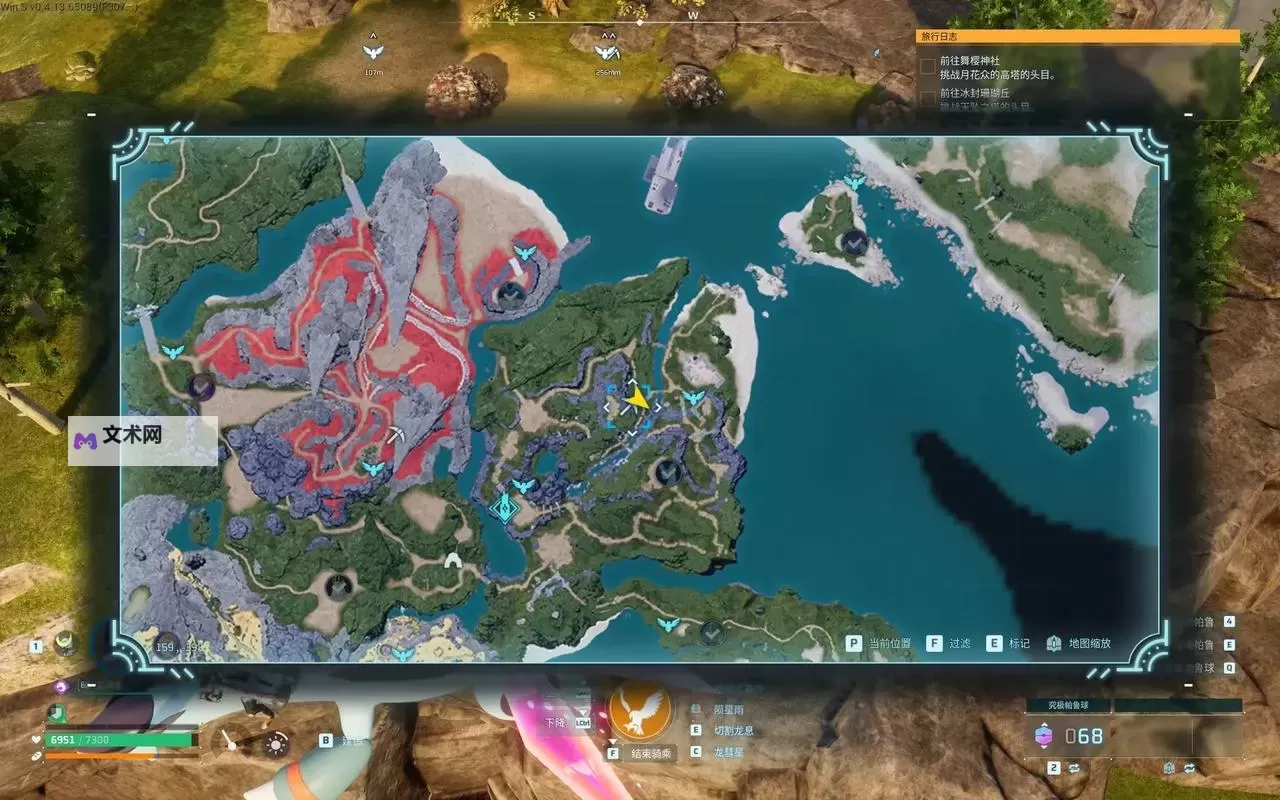Select the white arch dungeon marker
Viewport: 1280px width, 800px height.
click(453, 563)
